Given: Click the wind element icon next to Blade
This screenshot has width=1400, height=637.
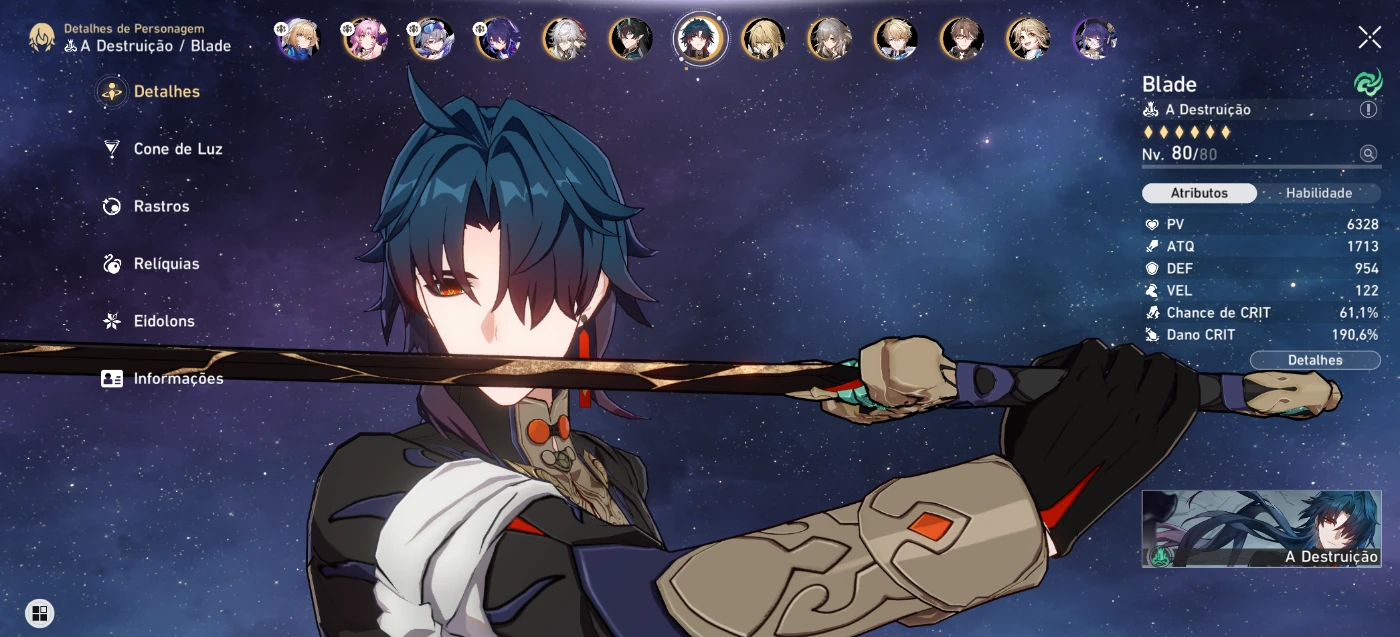Looking at the screenshot, I should pyautogui.click(x=1367, y=84).
